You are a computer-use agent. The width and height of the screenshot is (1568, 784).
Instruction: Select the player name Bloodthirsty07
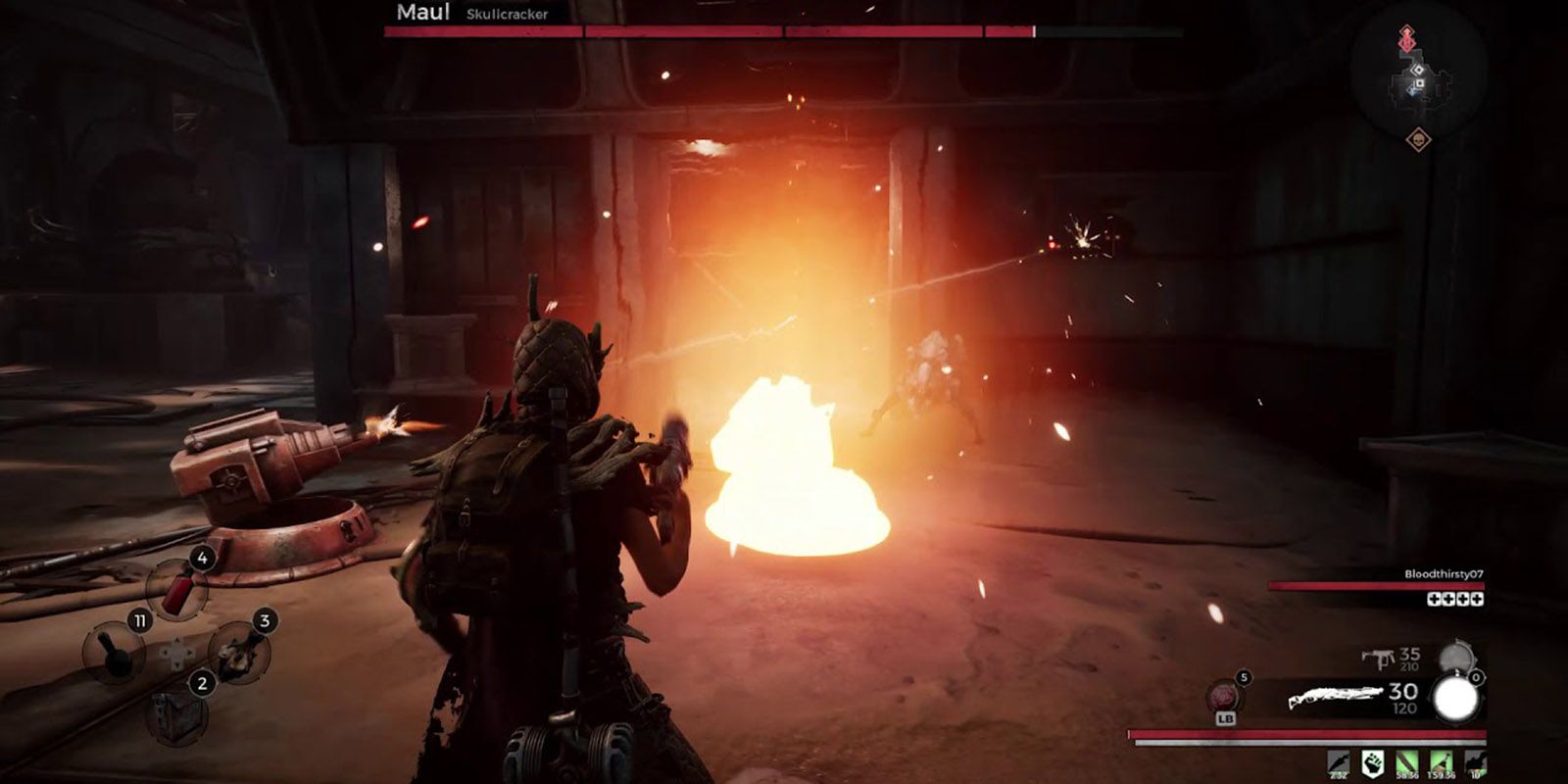coord(1444,574)
